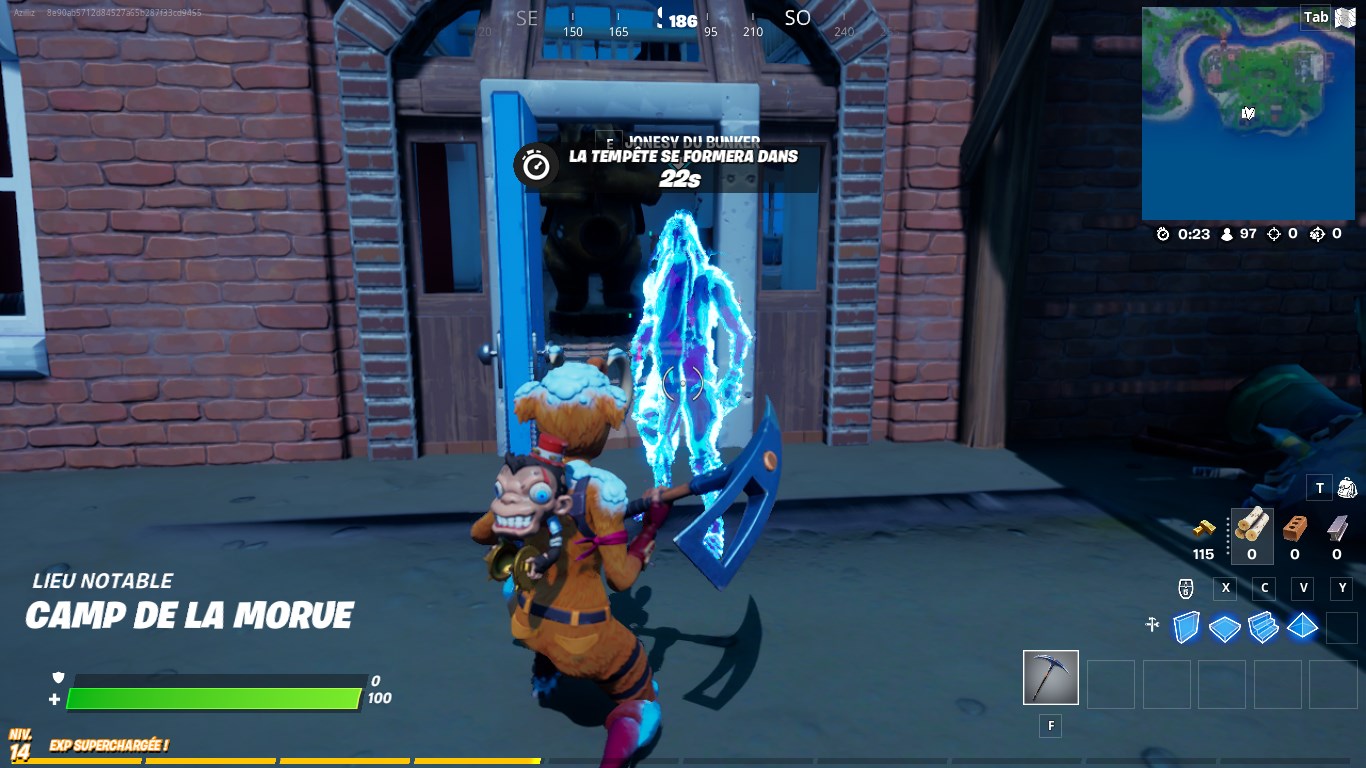This screenshot has height=768, width=1366.
Task: Click the Camp de la Morue location text
Action: click(190, 615)
